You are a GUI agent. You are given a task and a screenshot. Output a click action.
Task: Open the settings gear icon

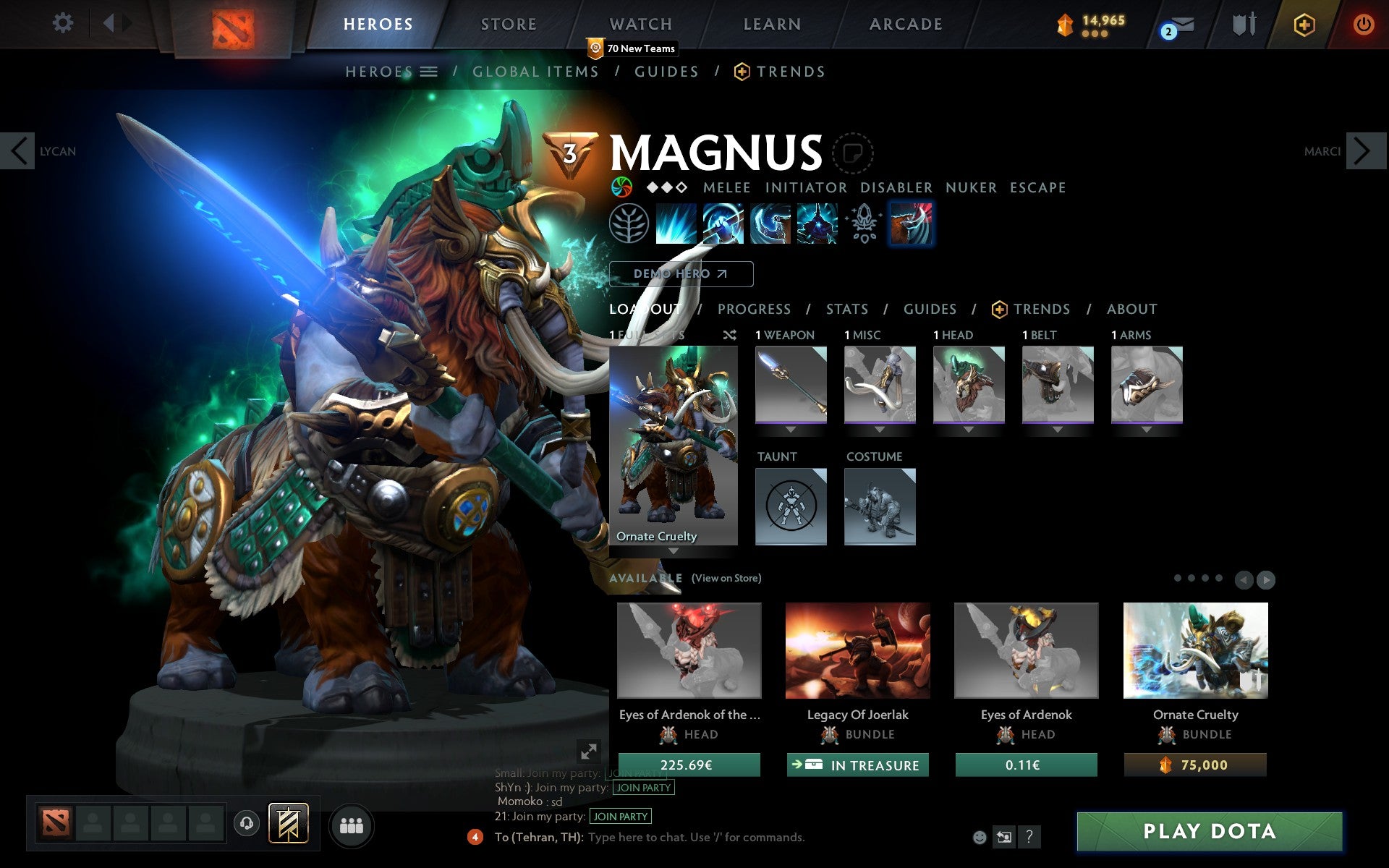pyautogui.click(x=64, y=24)
